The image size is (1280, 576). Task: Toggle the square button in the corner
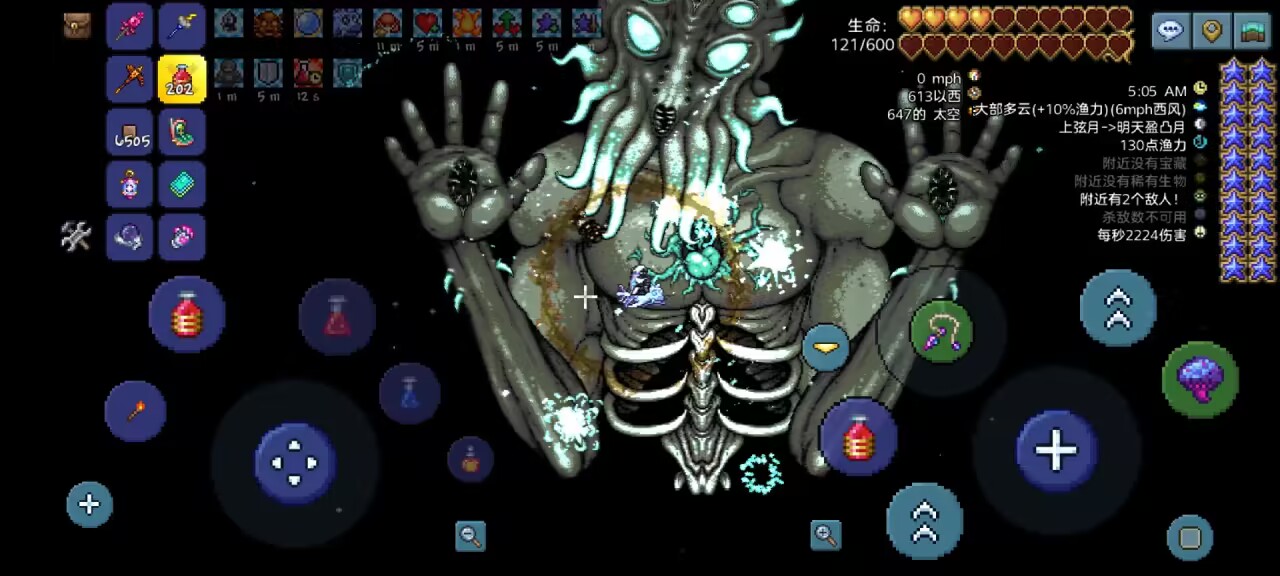1189,539
